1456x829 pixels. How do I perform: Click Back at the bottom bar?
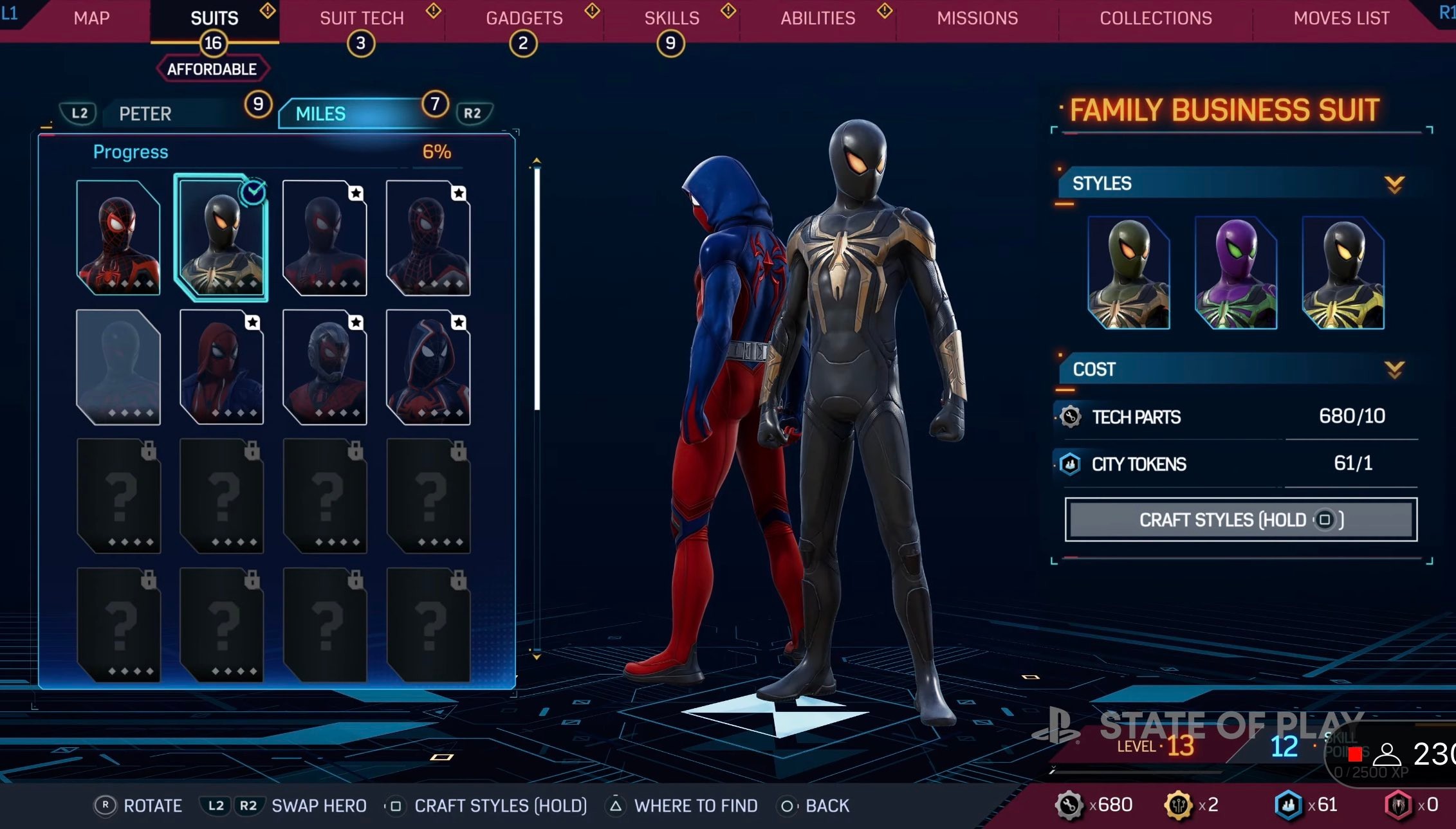[x=788, y=805]
